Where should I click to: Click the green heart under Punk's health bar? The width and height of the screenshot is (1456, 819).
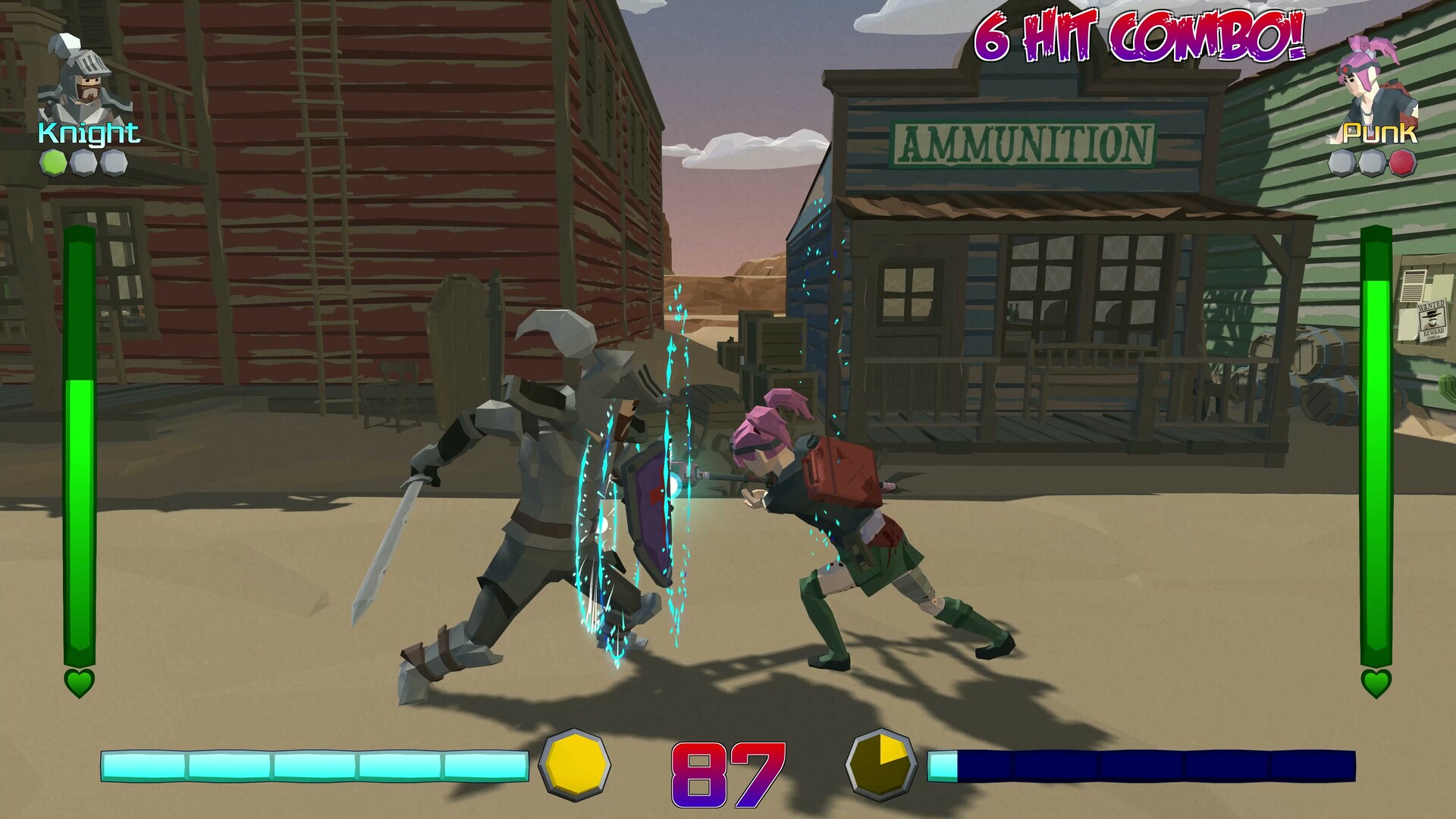tap(1376, 684)
